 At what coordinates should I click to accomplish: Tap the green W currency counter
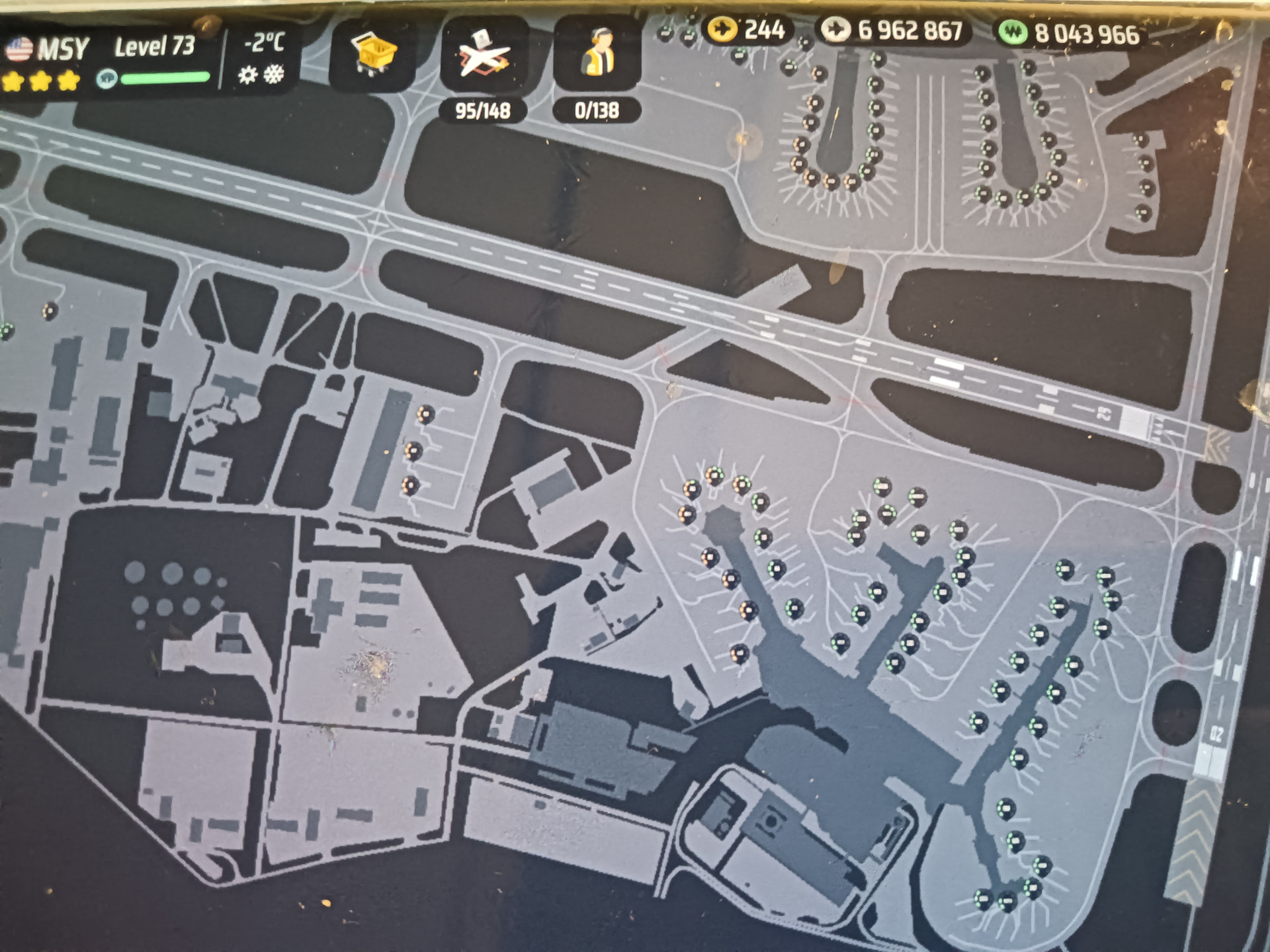[x=1070, y=34]
